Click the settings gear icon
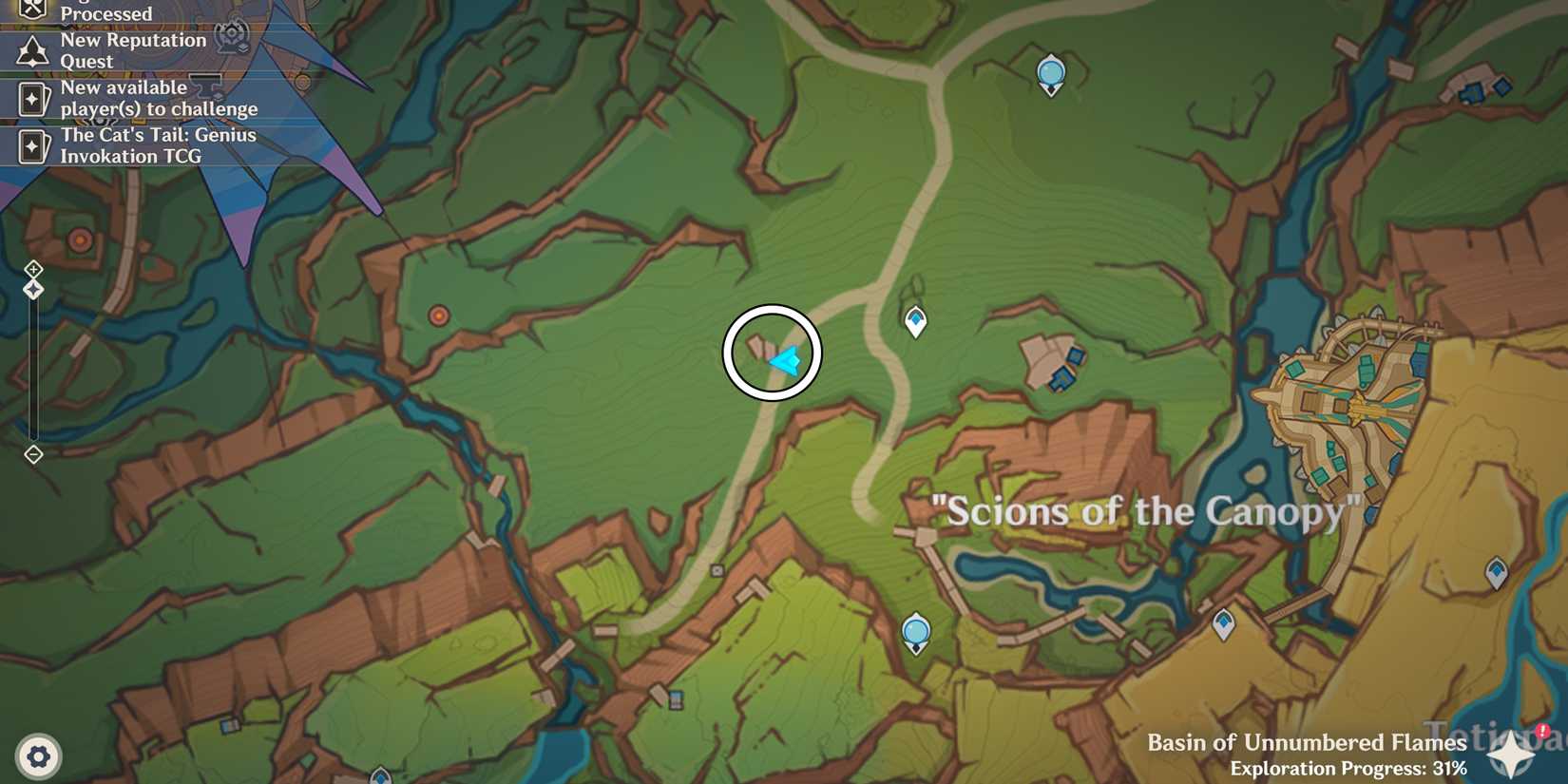1568x784 pixels. click(36, 756)
